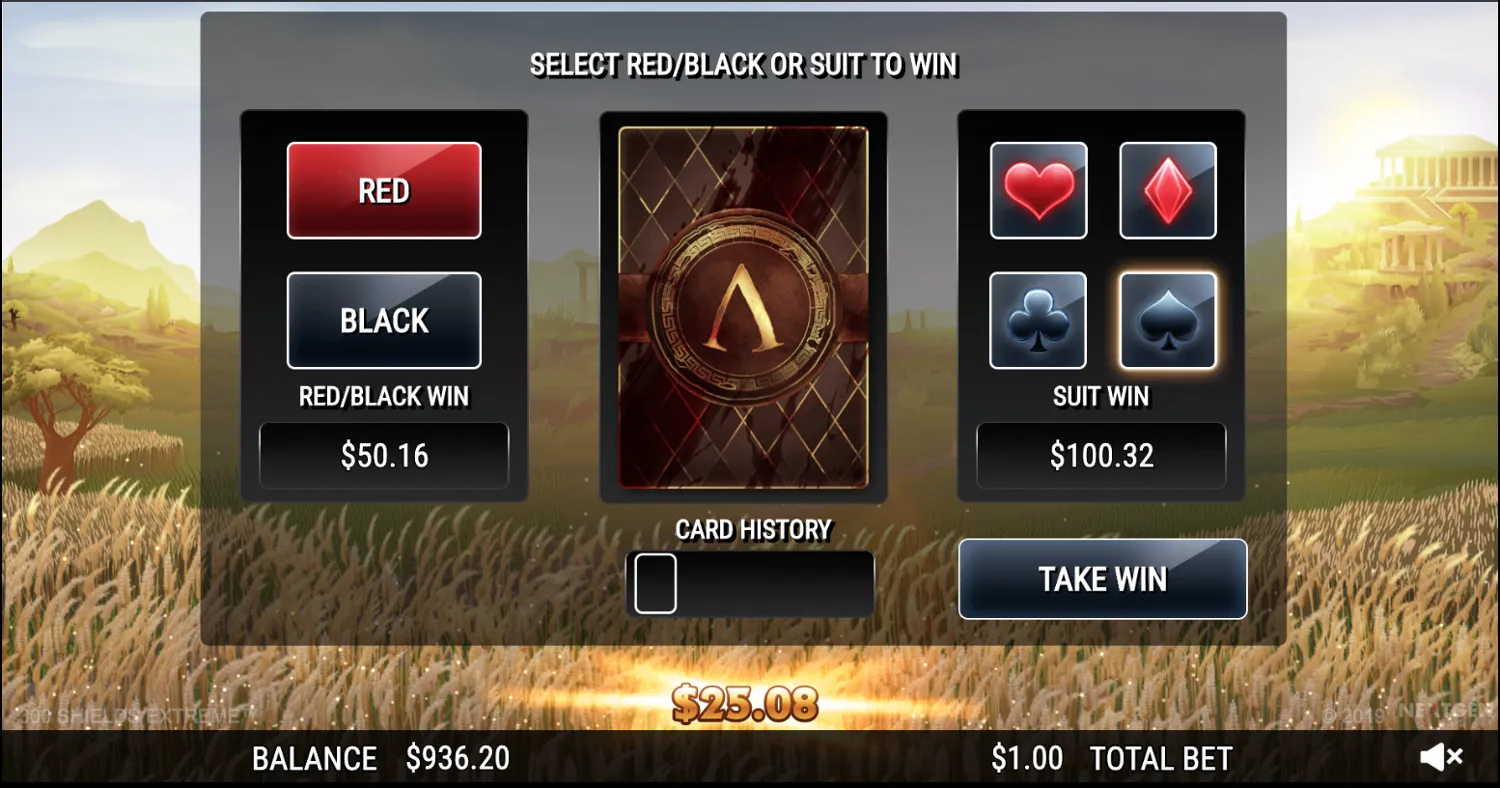
Task: Click the Suit Win label
Action: coord(1101,397)
